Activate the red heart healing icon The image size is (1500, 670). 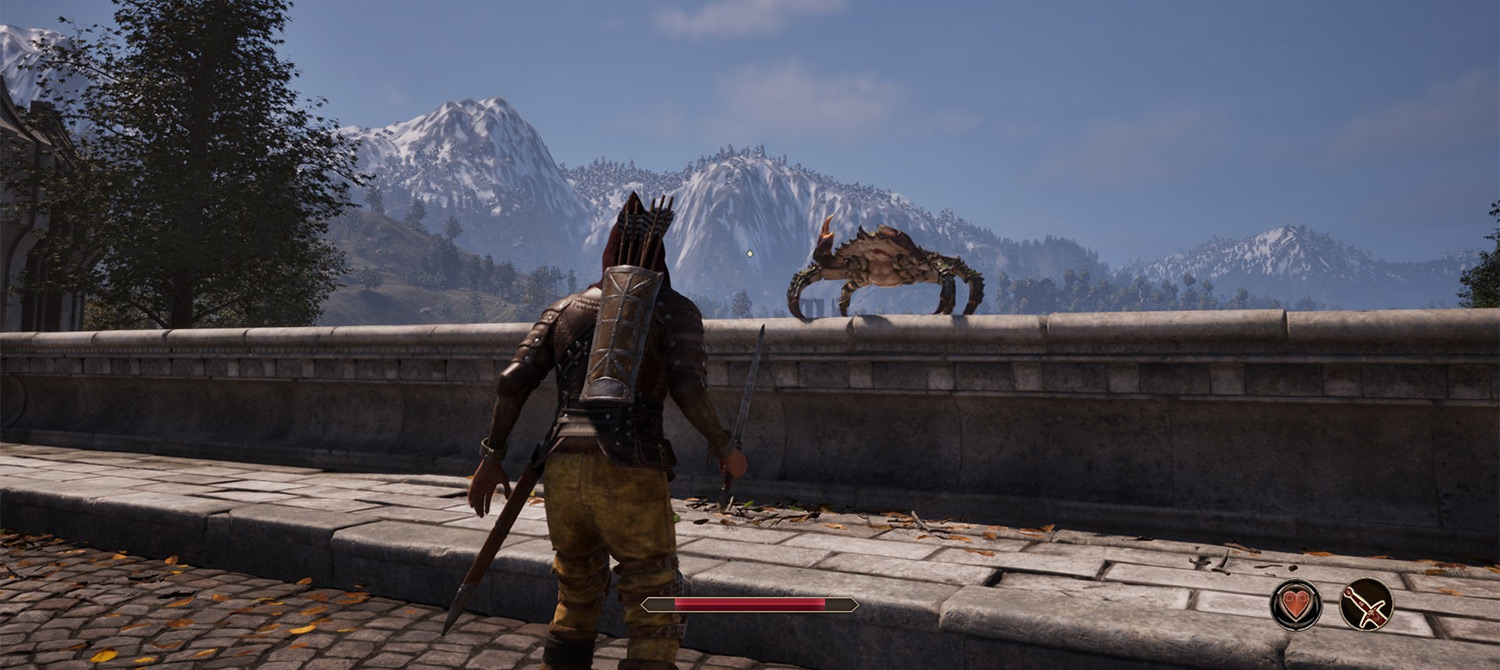pos(1296,605)
